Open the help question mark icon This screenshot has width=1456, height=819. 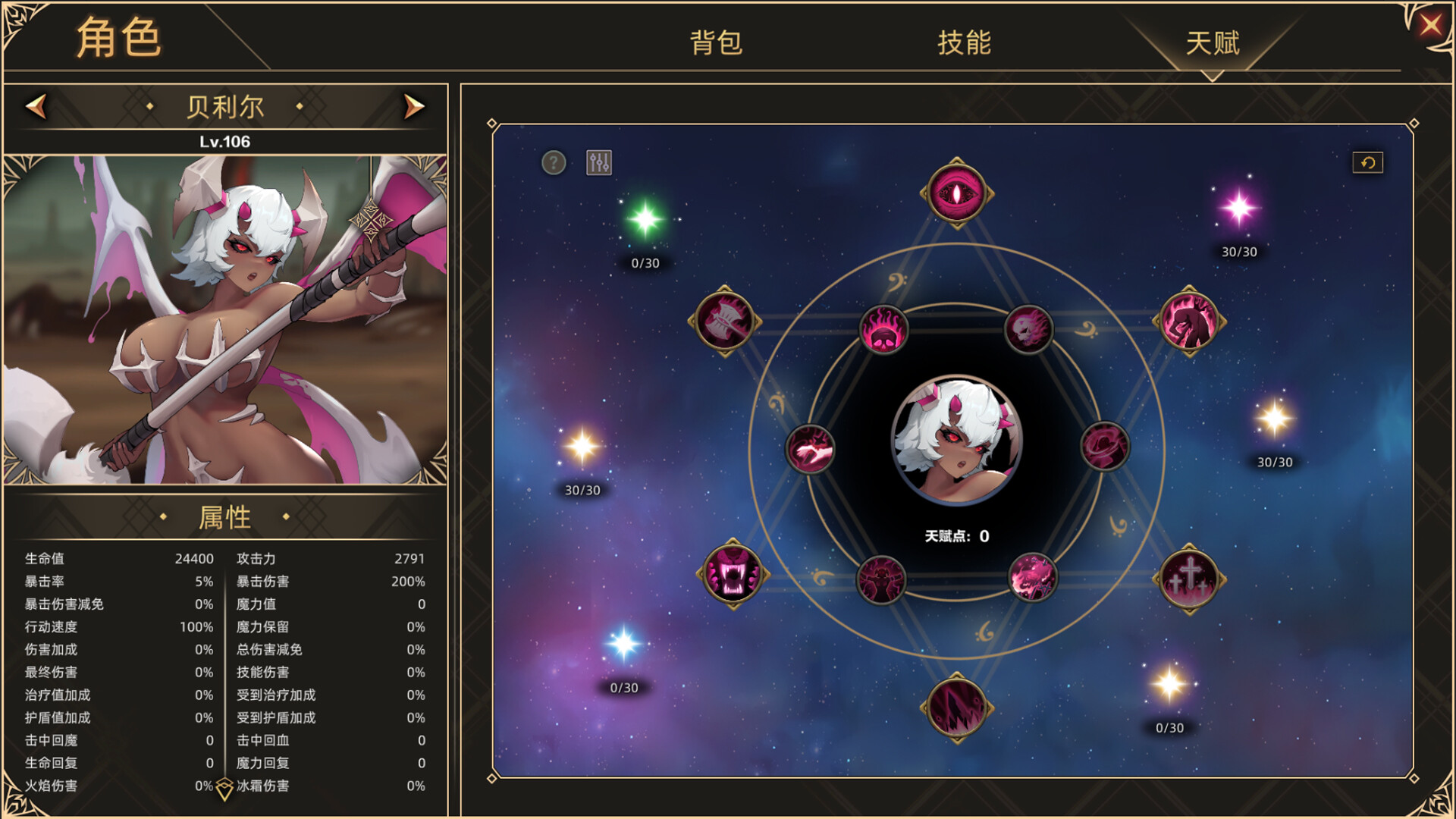click(553, 161)
